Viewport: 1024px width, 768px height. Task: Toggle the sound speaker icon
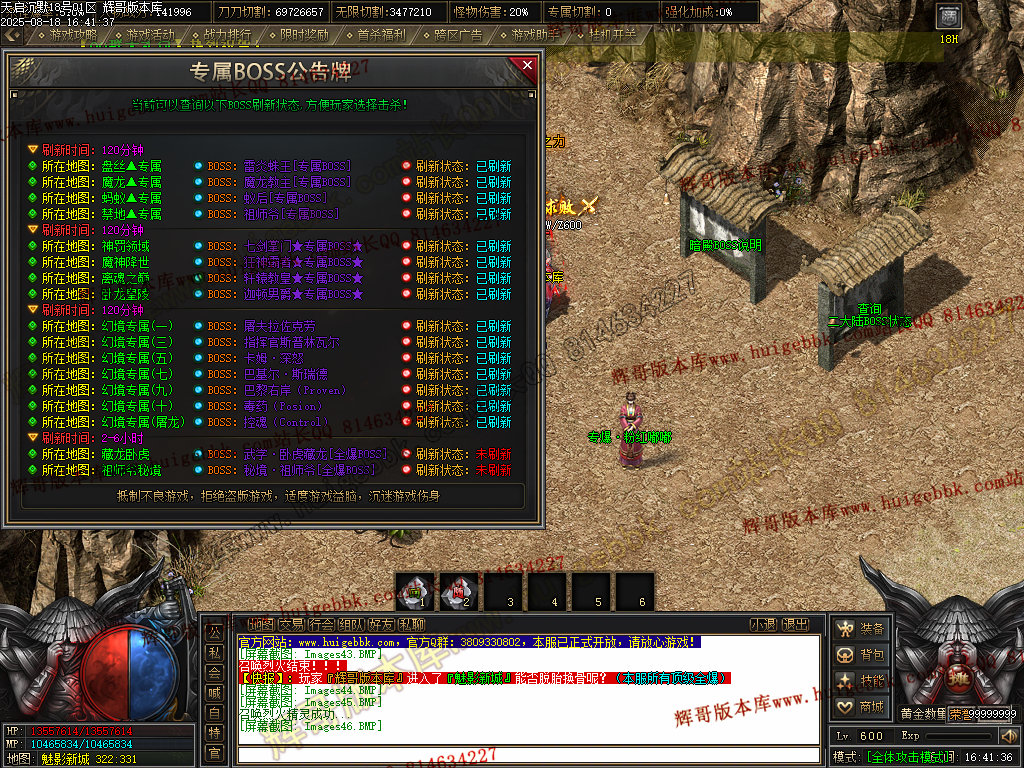1008,736
